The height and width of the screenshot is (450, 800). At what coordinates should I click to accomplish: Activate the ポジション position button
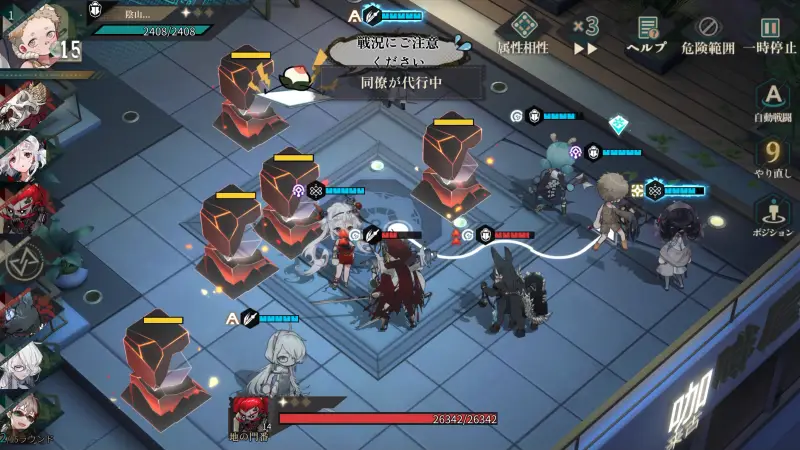(772, 214)
